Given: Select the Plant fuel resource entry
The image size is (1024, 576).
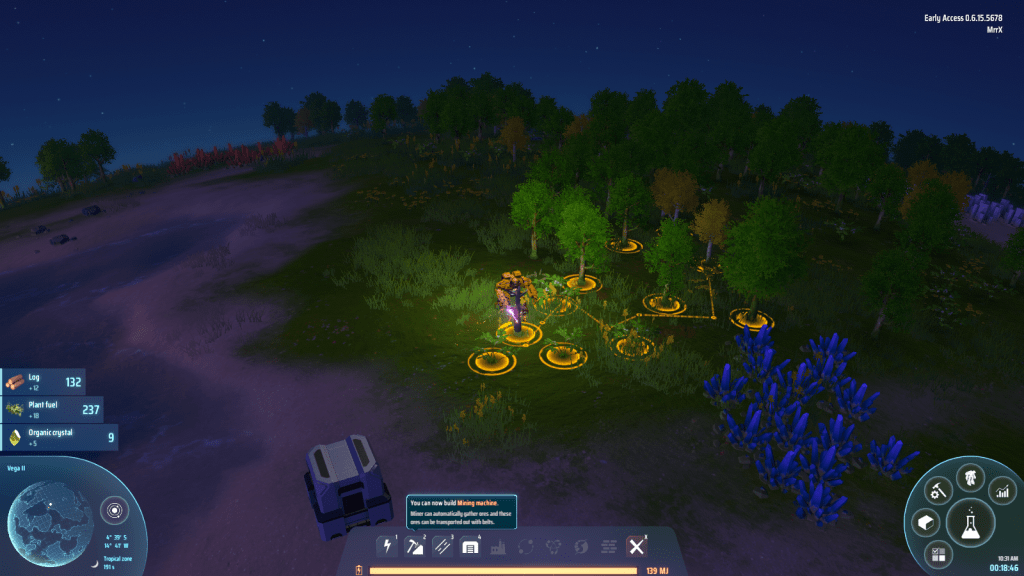Looking at the screenshot, I should (x=50, y=409).
